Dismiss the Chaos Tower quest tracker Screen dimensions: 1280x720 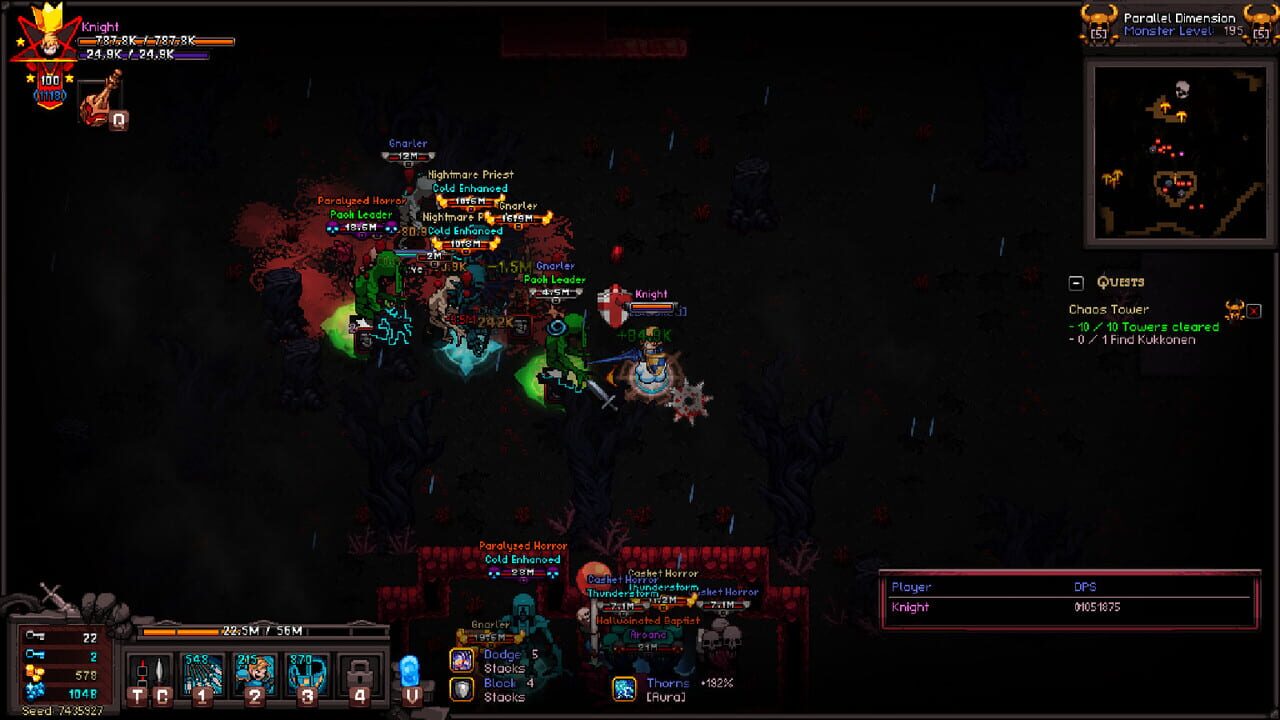click(1256, 310)
